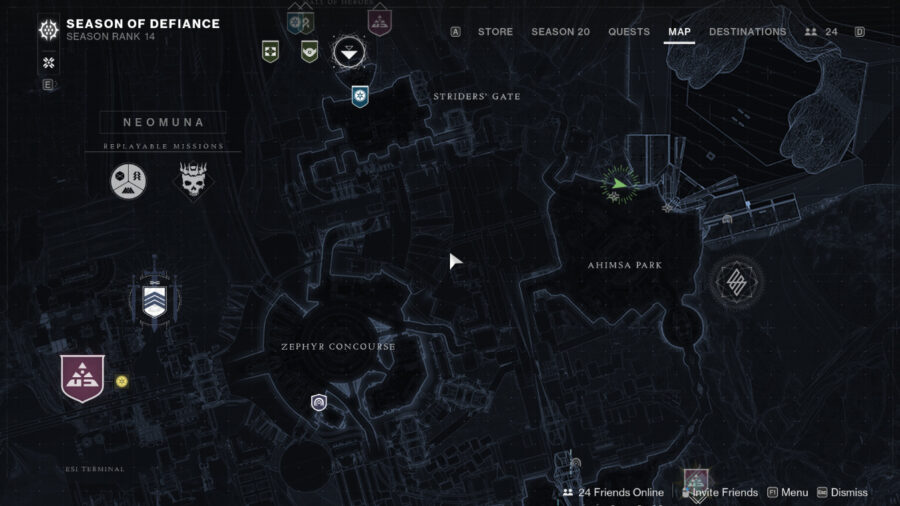The width and height of the screenshot is (900, 506).
Task: Open the 24 Friends Online list
Action: (x=613, y=492)
